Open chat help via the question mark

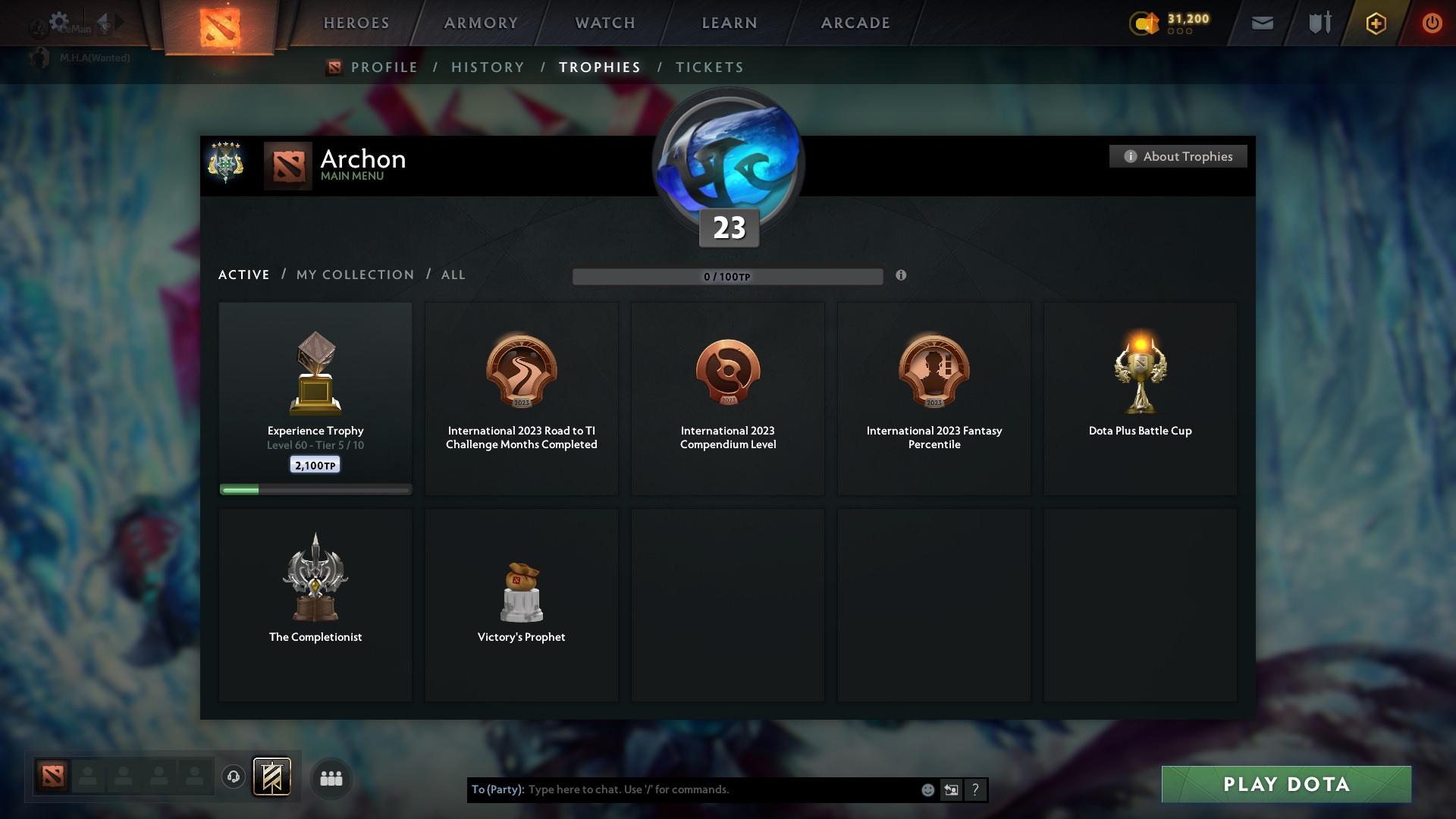click(976, 789)
